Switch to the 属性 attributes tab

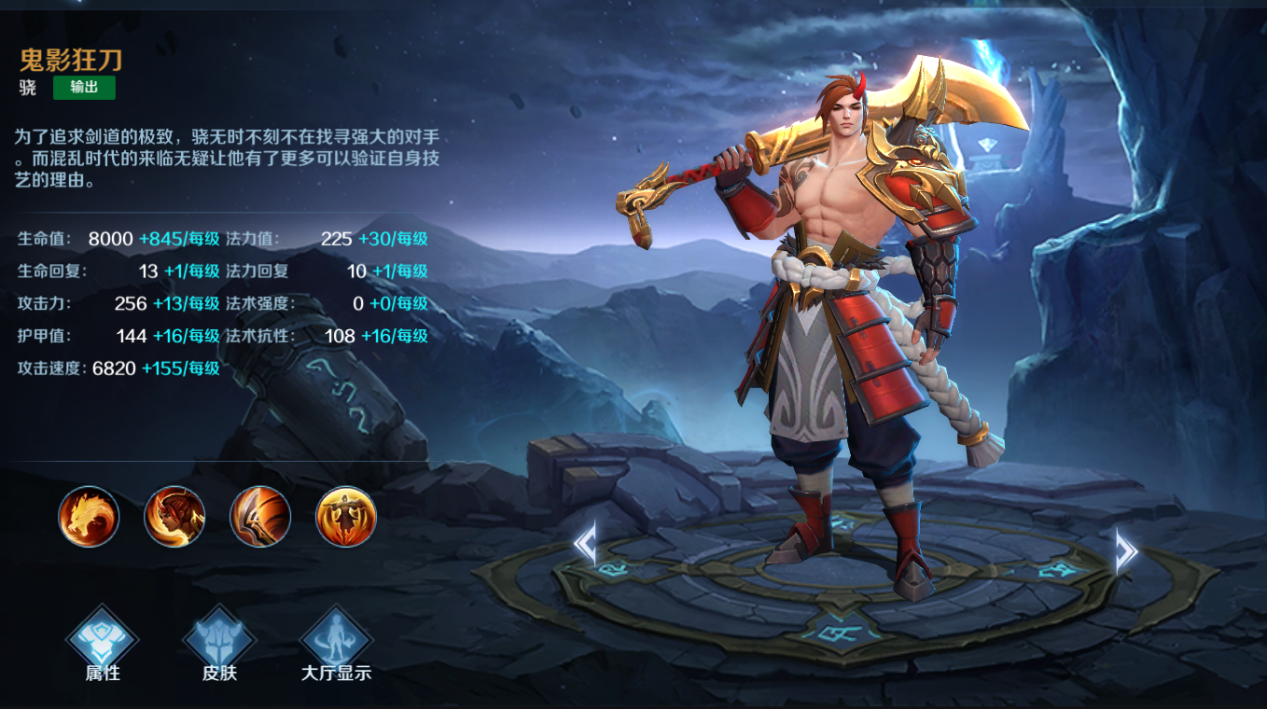tap(102, 643)
